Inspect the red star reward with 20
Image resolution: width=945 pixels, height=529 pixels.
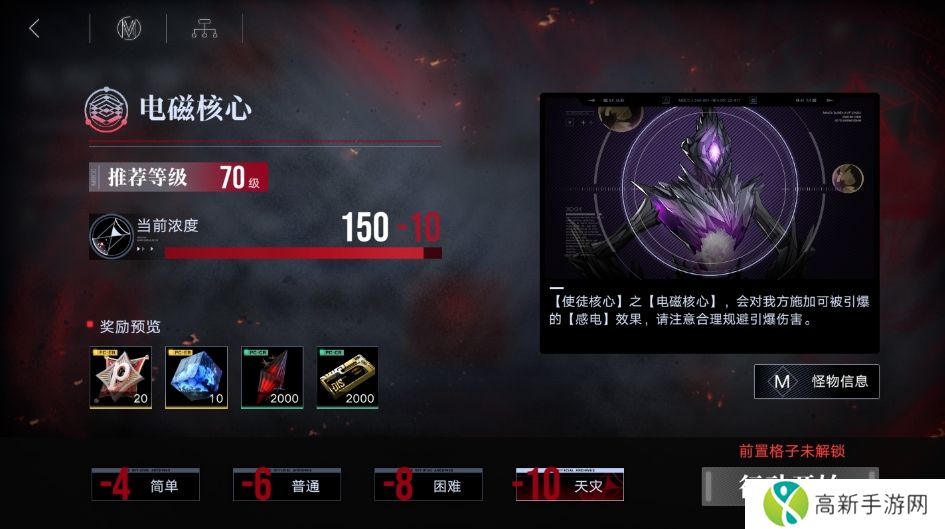[x=121, y=377]
